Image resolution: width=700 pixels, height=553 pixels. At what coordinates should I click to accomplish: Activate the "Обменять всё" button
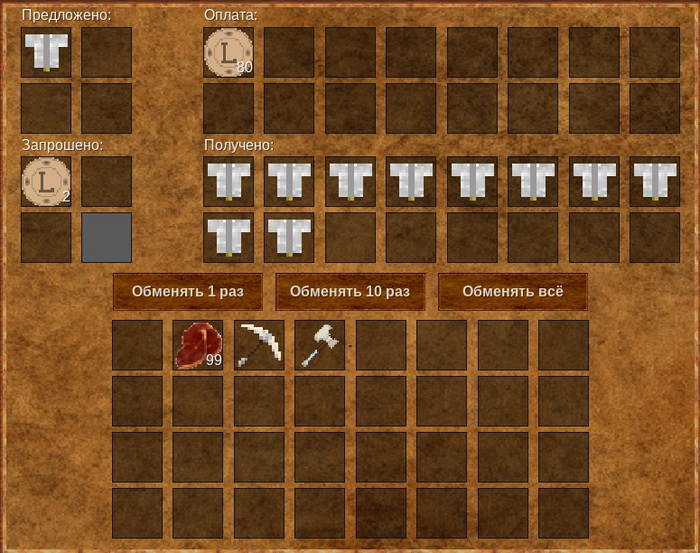(x=513, y=292)
